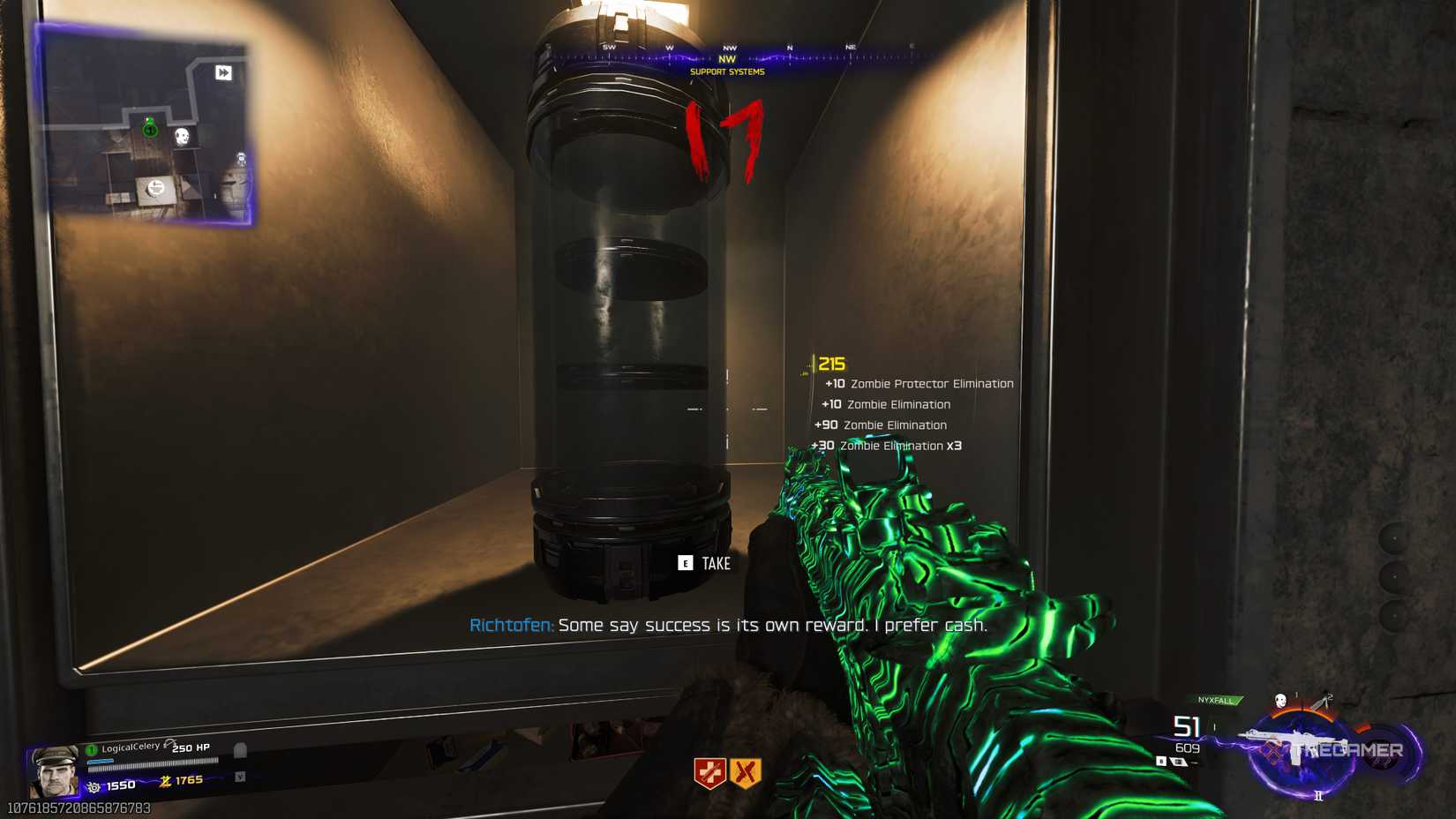Toggle the green player status dot by LogicalCelery
1456x819 pixels.
pos(91,749)
